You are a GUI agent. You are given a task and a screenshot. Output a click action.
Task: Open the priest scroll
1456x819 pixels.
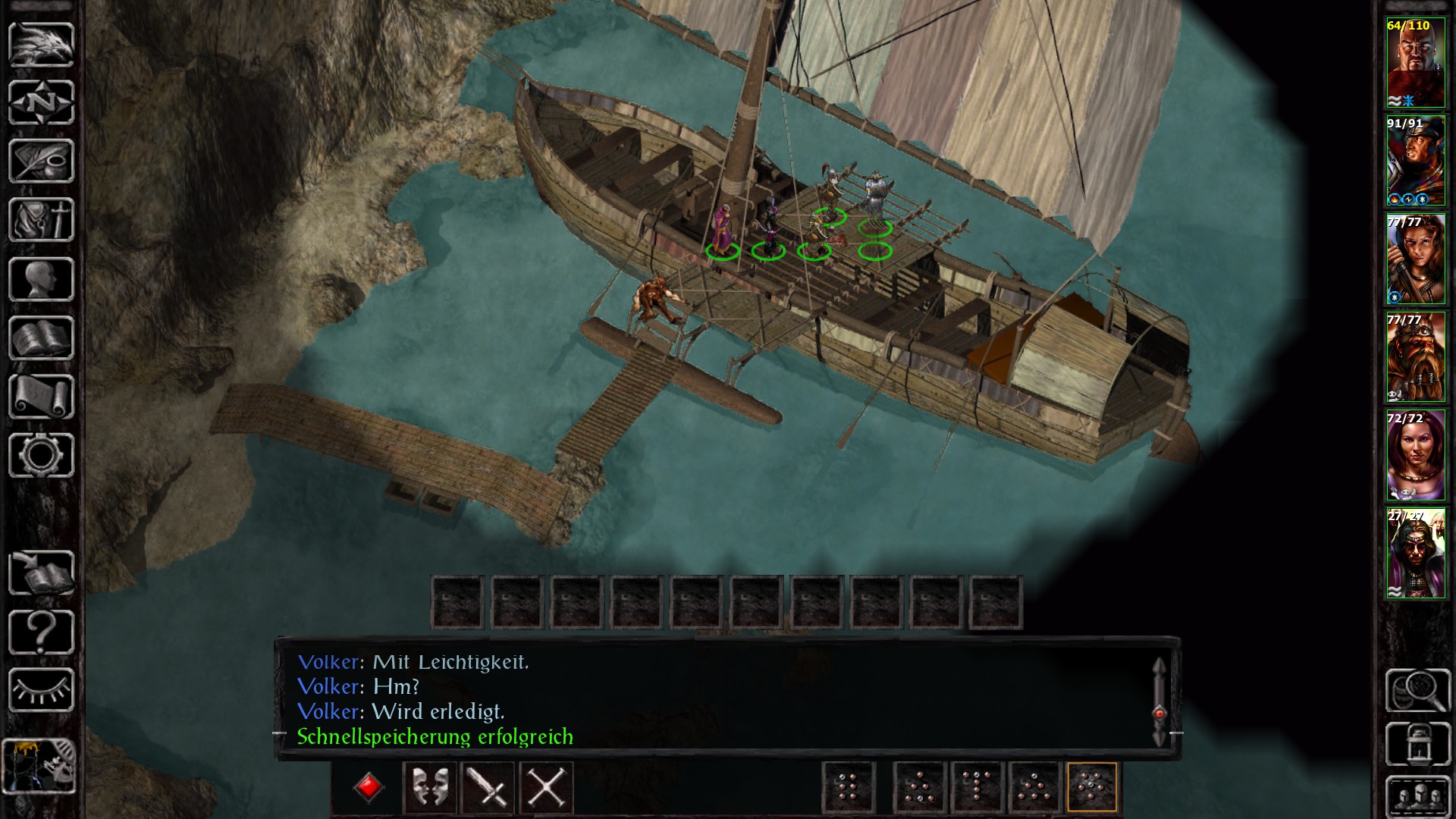[x=41, y=397]
